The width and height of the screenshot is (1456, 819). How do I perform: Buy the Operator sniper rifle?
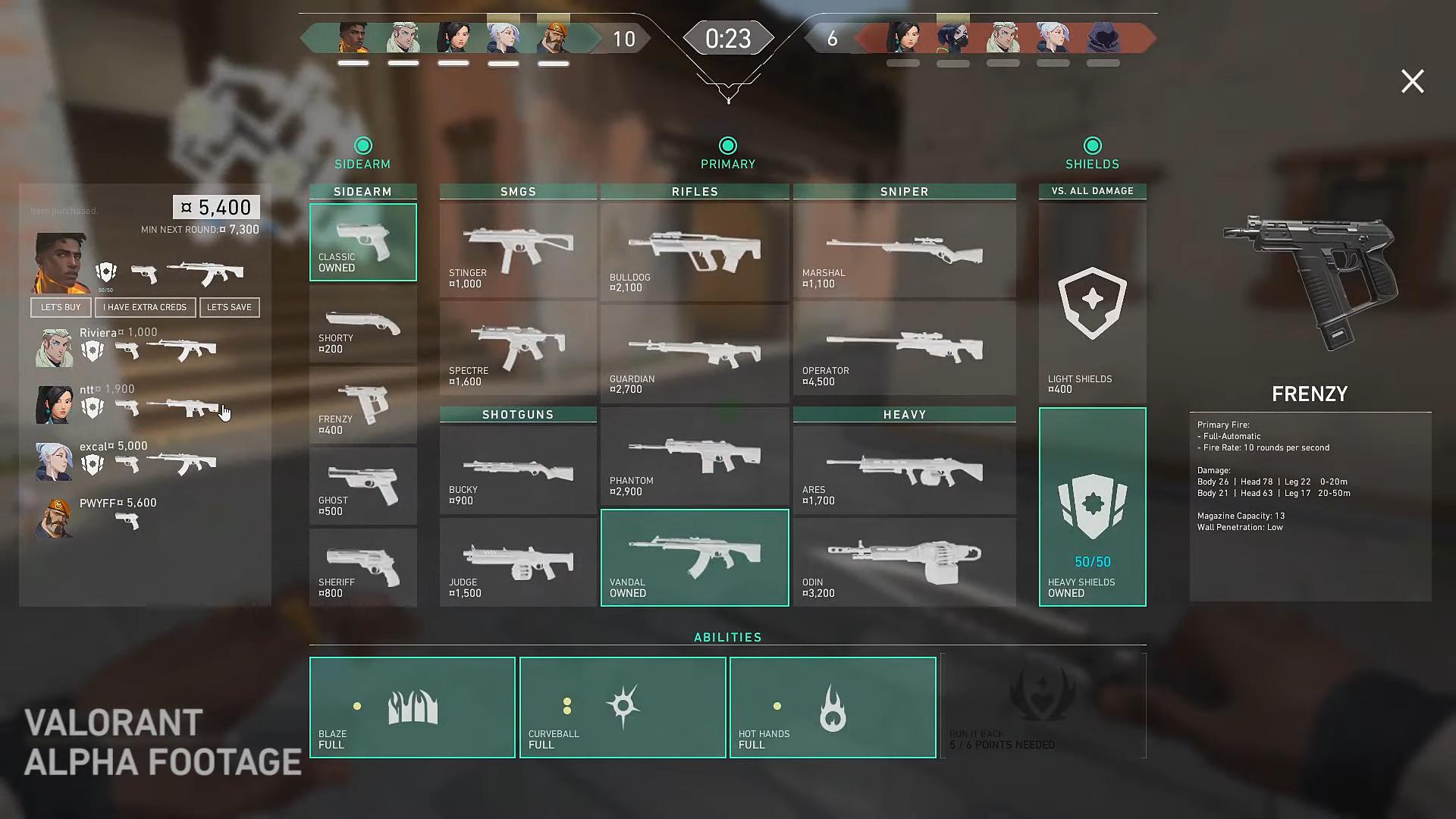click(x=904, y=347)
